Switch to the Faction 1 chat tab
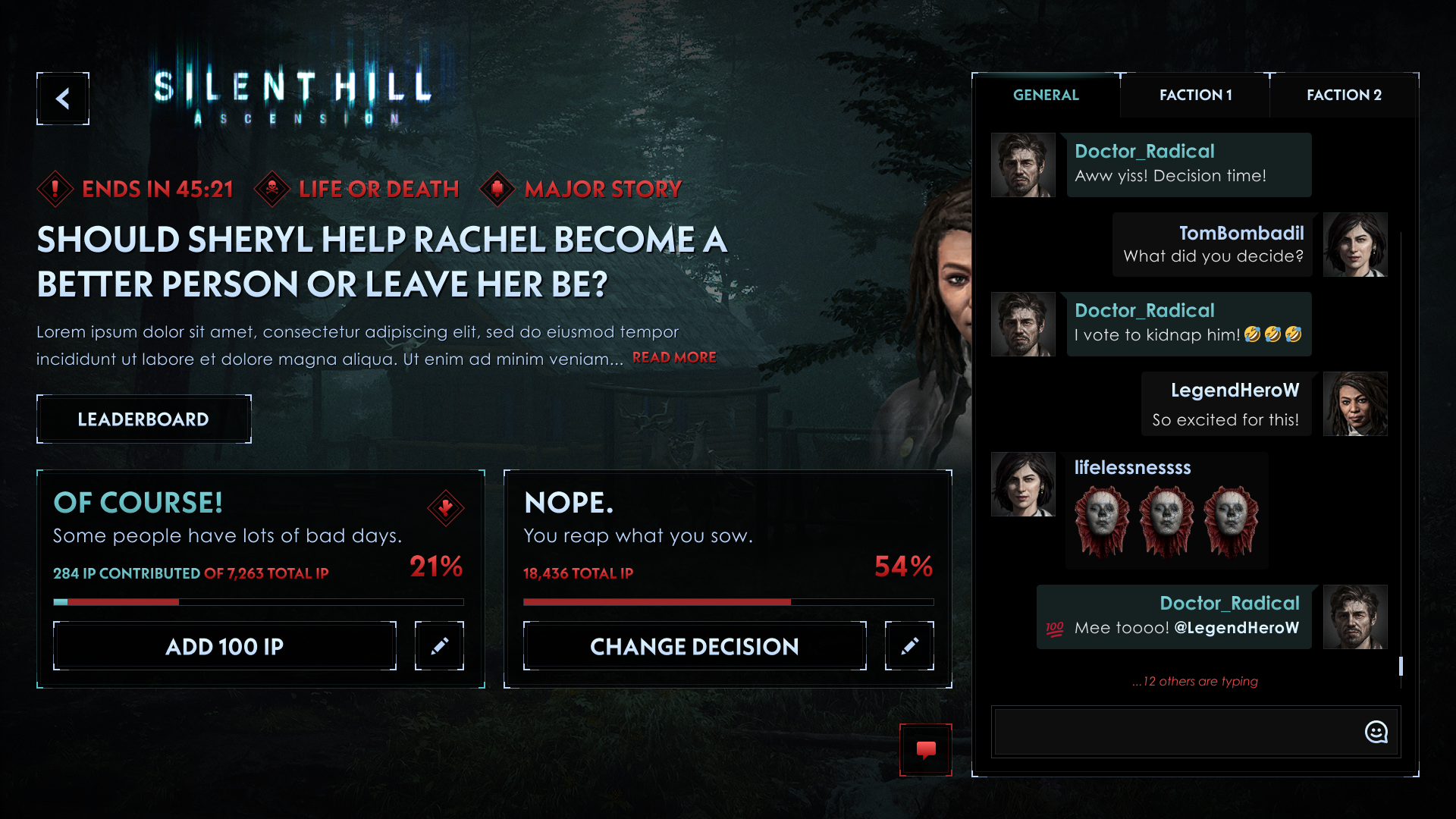This screenshot has width=1456, height=819. [x=1195, y=96]
